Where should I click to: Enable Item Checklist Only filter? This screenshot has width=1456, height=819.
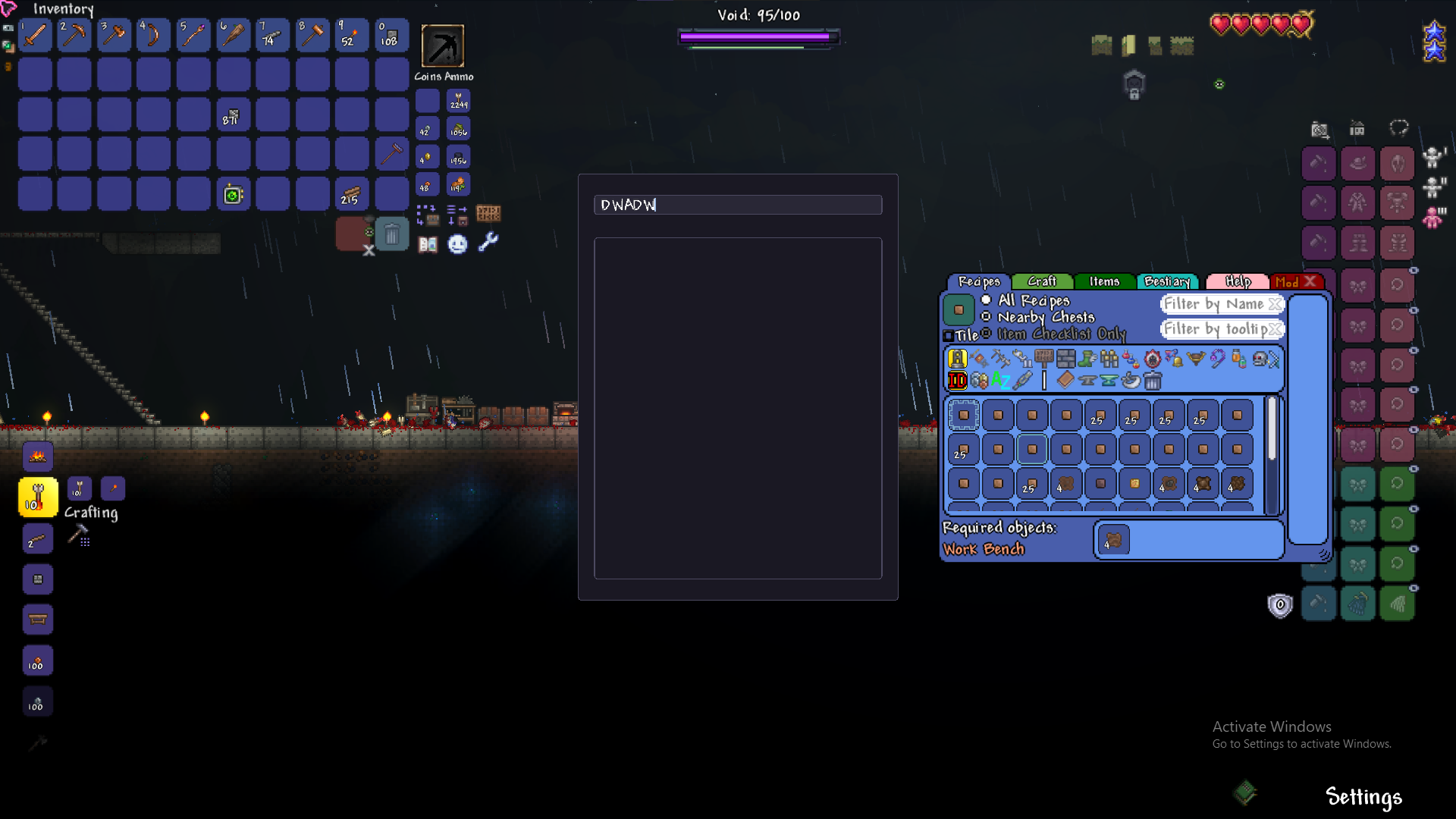[x=986, y=334]
